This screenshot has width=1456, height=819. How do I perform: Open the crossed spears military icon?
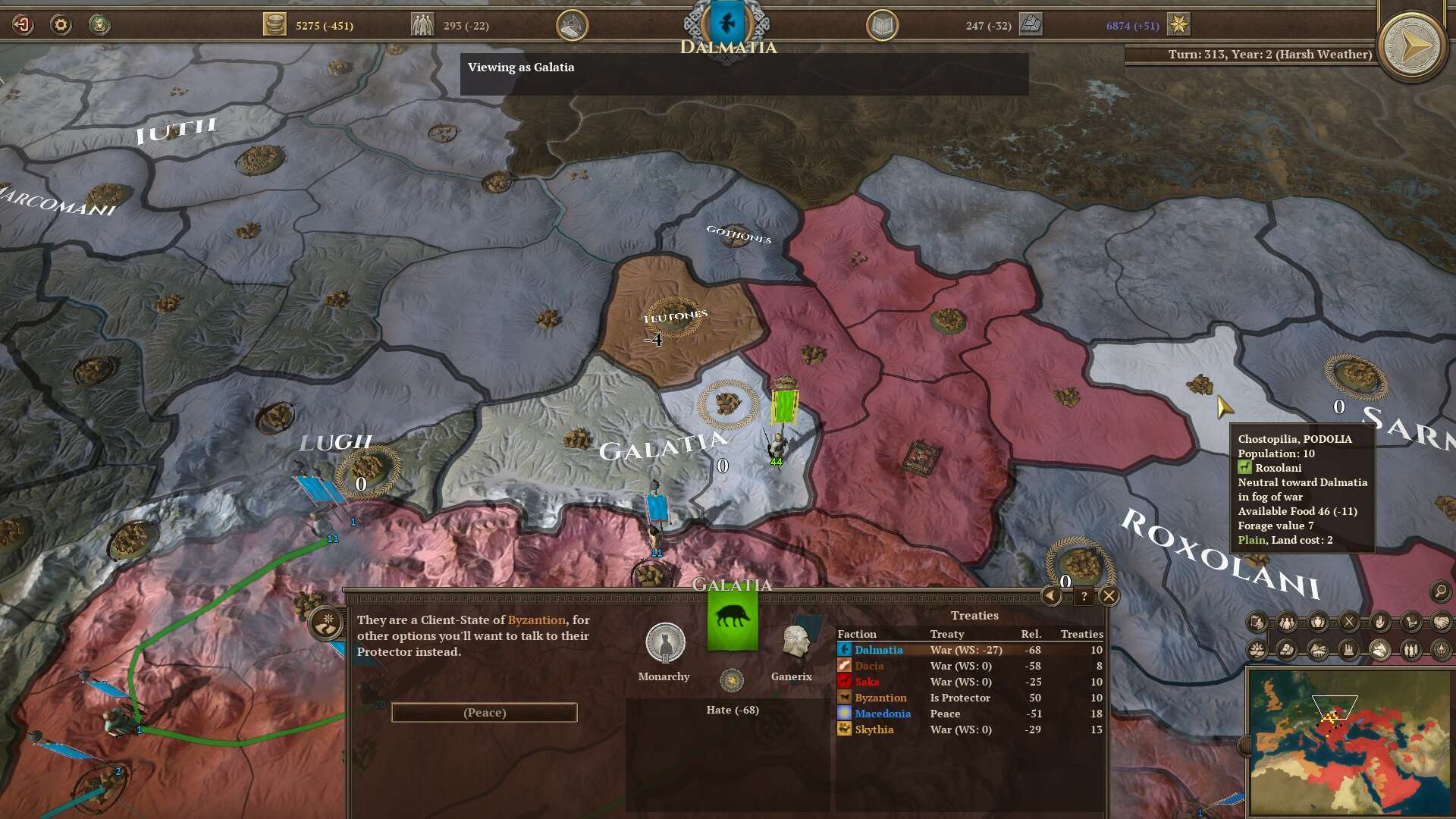pyautogui.click(x=1349, y=623)
